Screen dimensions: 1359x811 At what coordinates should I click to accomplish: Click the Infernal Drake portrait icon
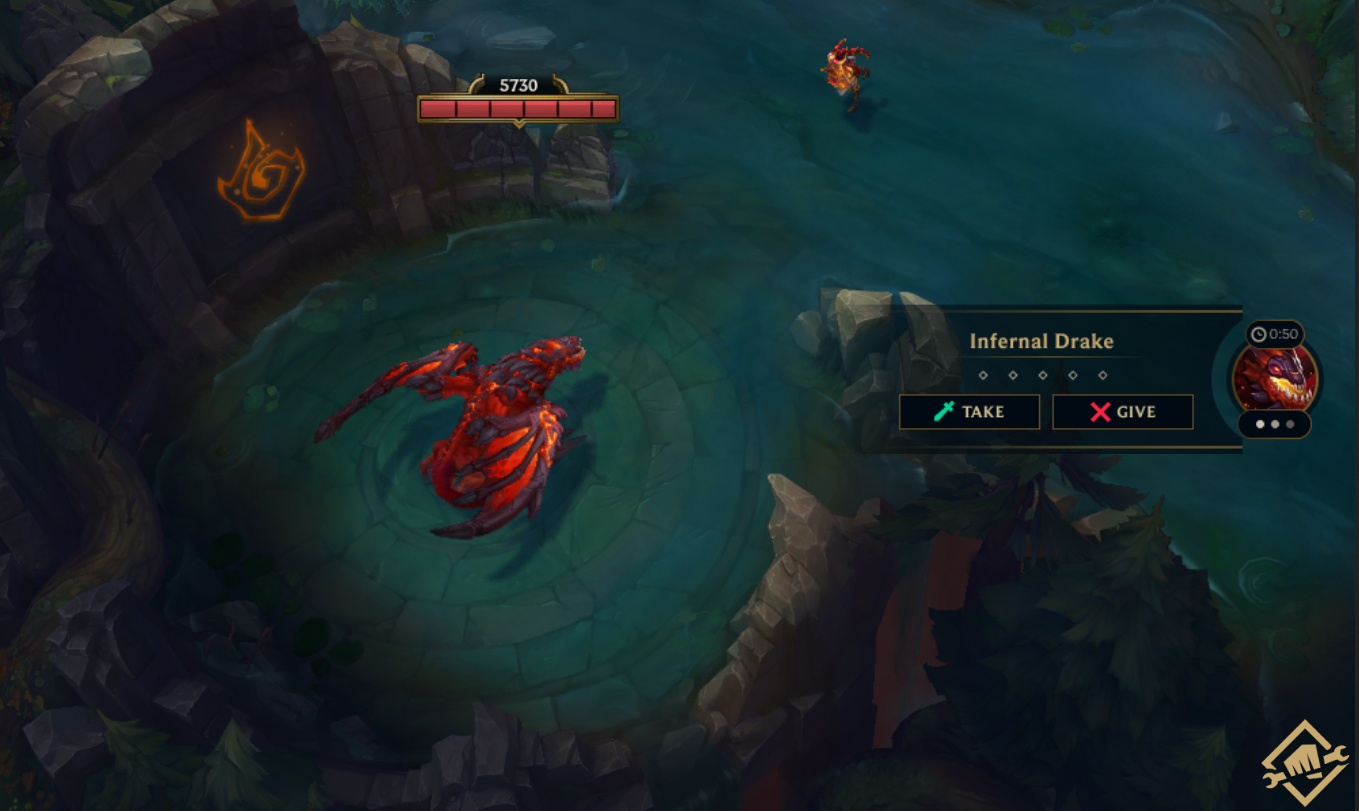[1274, 379]
